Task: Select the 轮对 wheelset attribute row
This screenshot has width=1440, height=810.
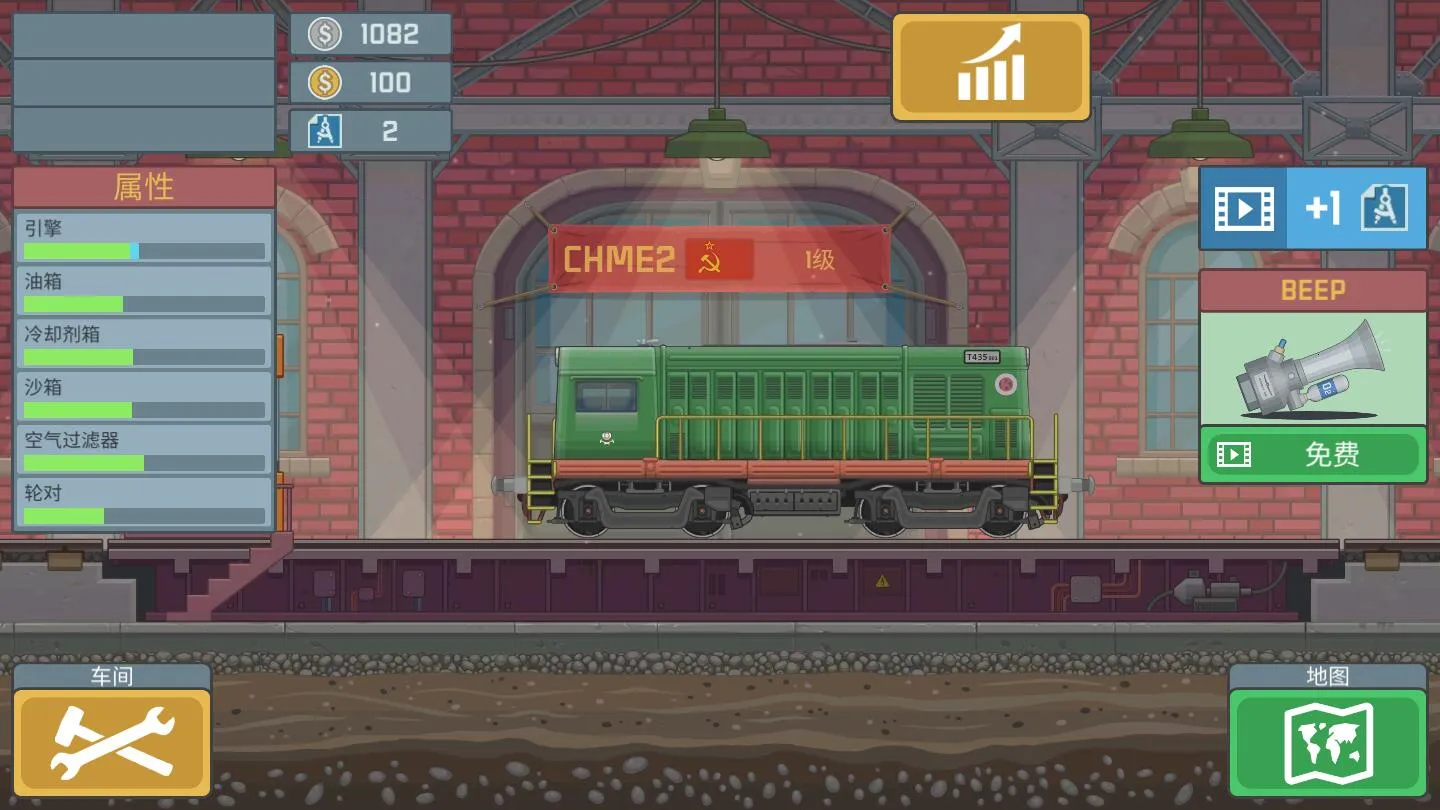Action: coord(144,503)
